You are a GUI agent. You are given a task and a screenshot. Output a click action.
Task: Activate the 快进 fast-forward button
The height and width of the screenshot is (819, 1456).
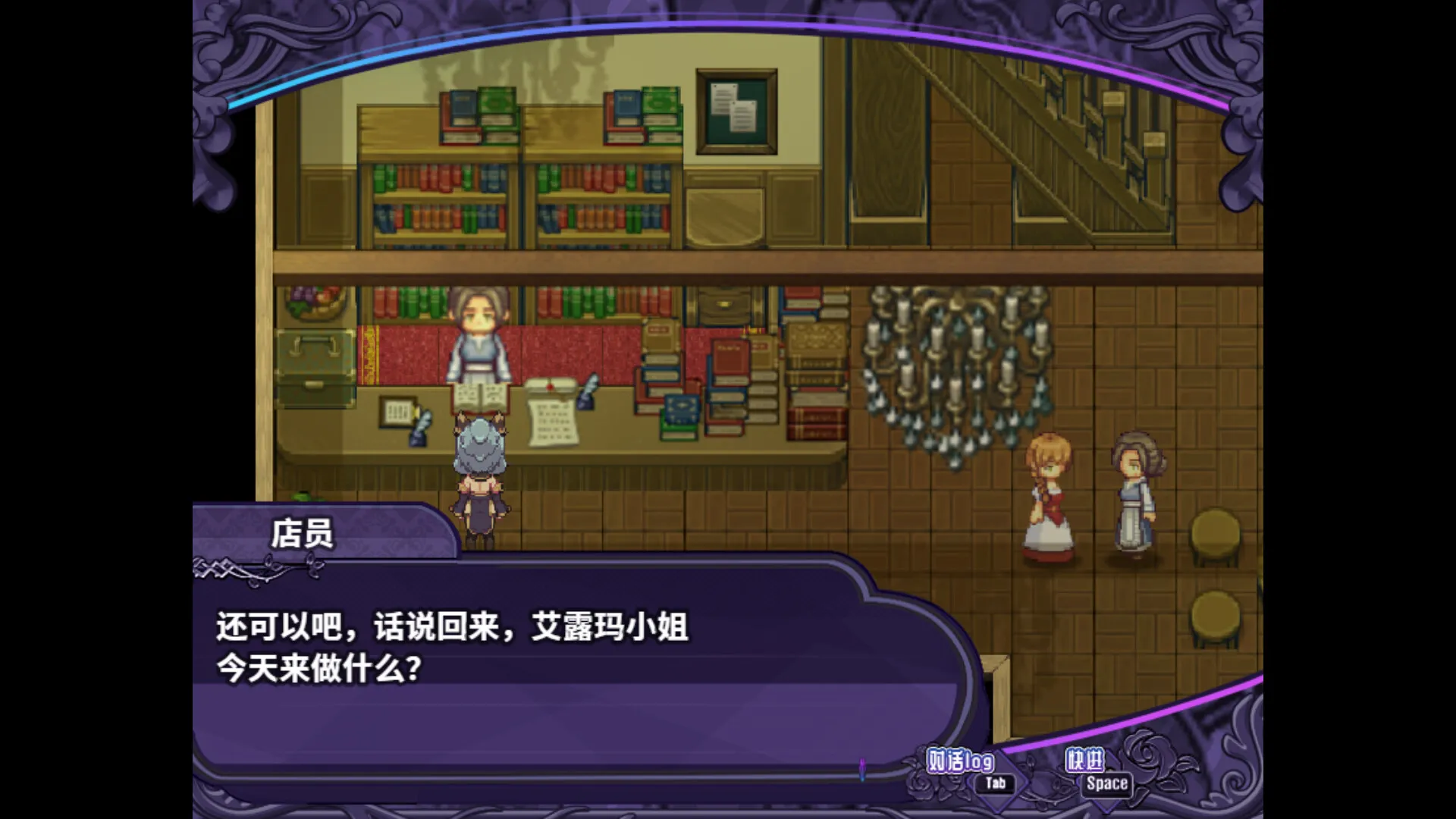click(1085, 761)
